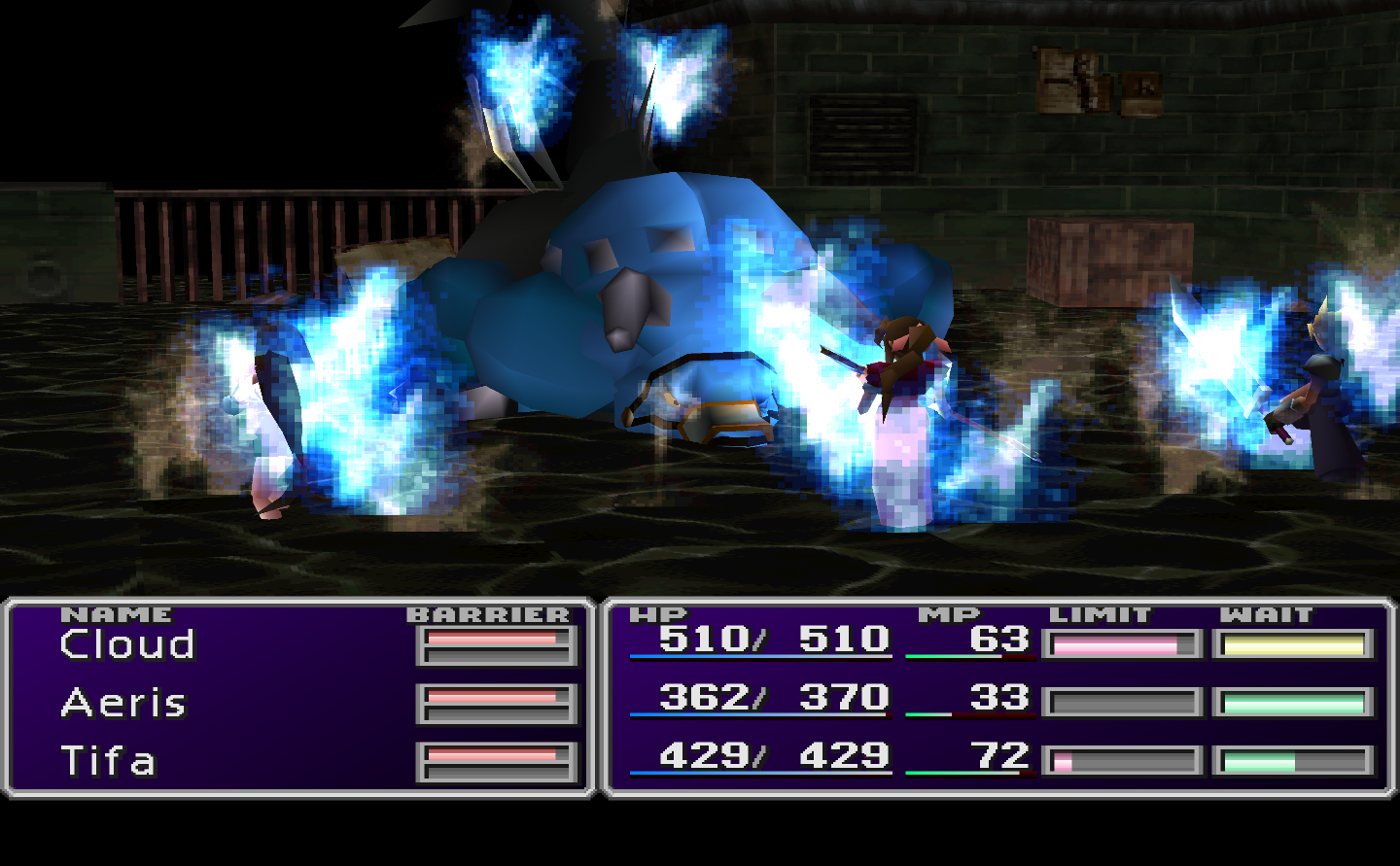Click Aeris's HP value 362/370
This screenshot has width=1400, height=866.
tap(773, 698)
